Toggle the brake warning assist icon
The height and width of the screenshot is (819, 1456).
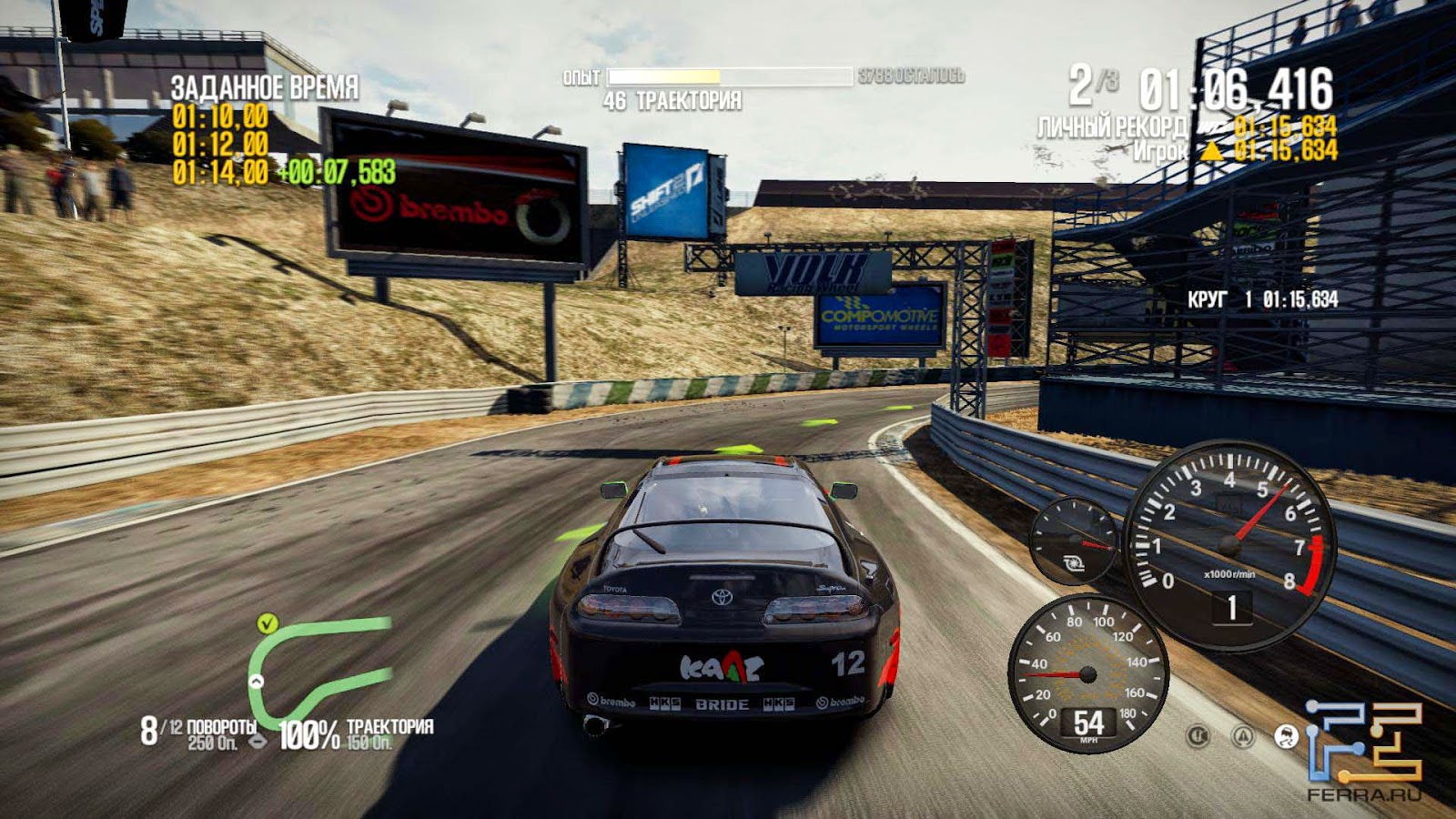[1198, 736]
